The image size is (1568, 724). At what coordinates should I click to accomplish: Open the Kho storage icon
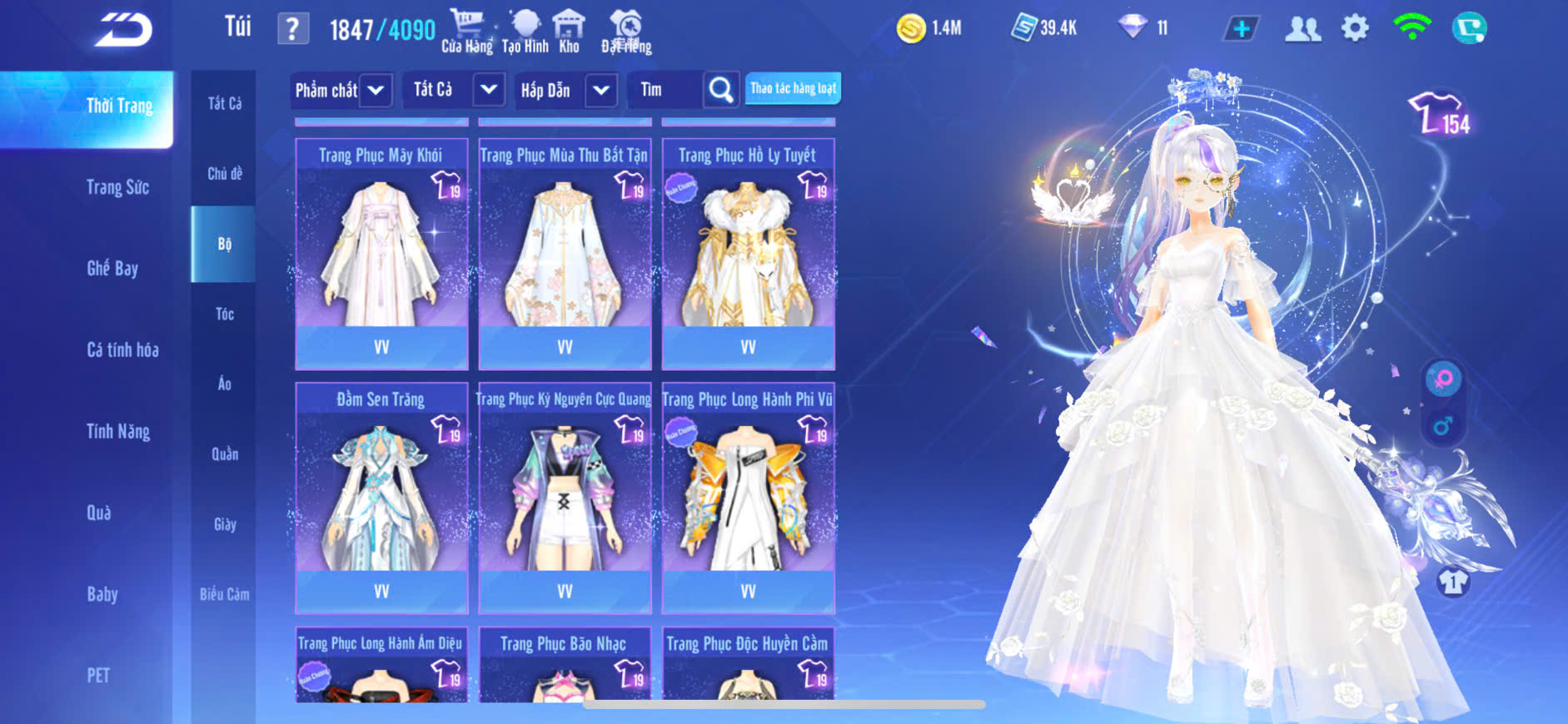[569, 32]
